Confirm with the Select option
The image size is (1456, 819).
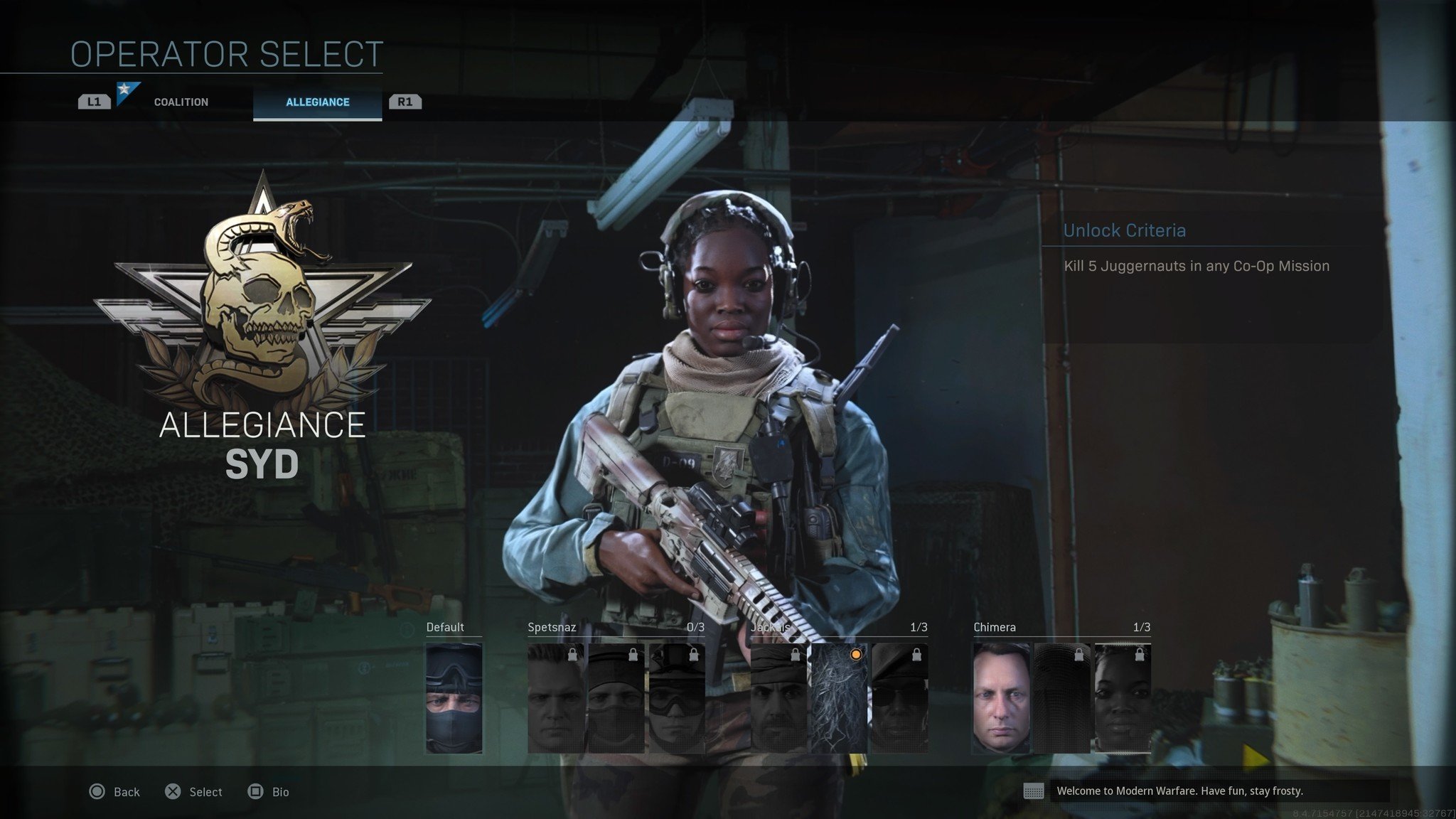point(193,792)
